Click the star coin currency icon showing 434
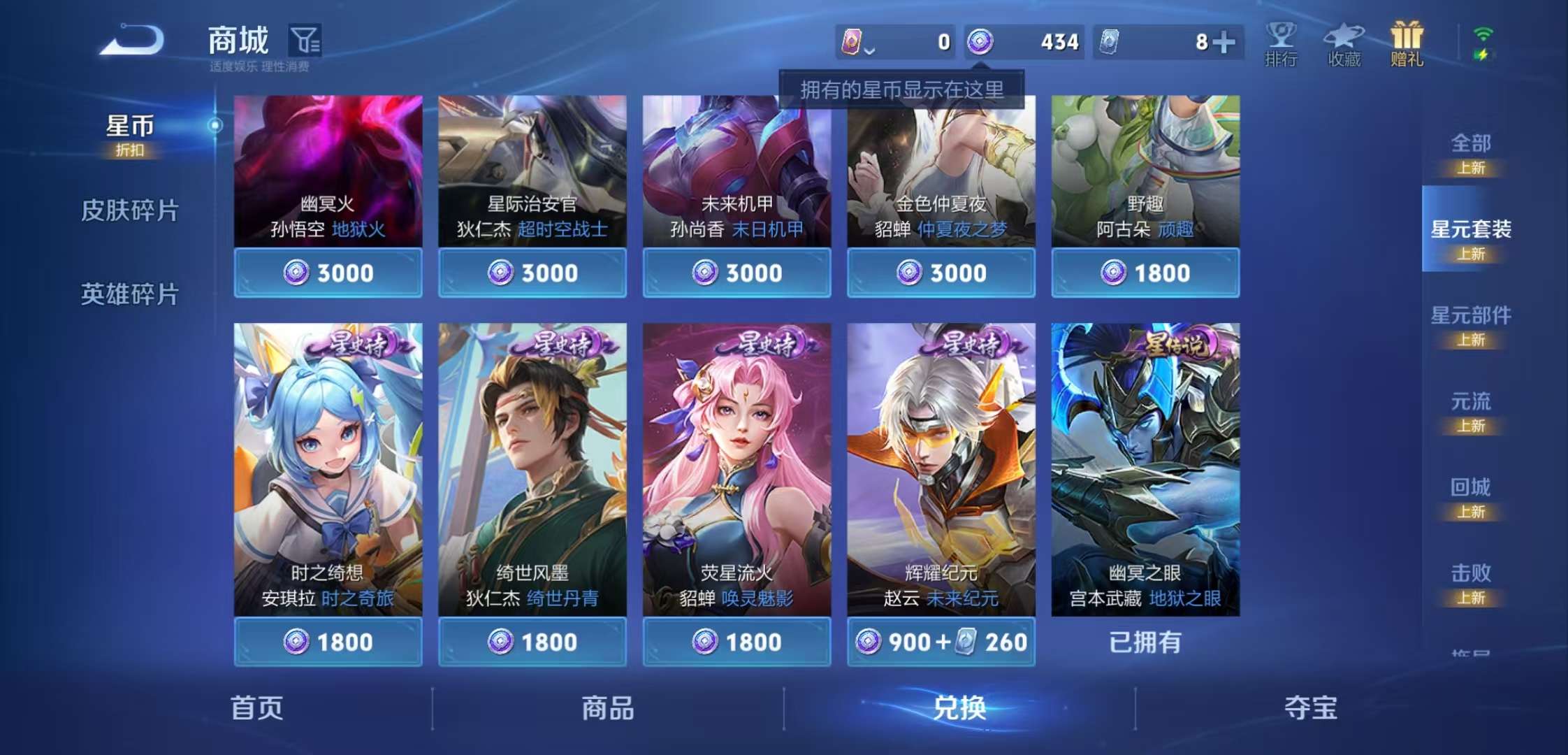Screen dimensions: 1568x755 (981, 42)
